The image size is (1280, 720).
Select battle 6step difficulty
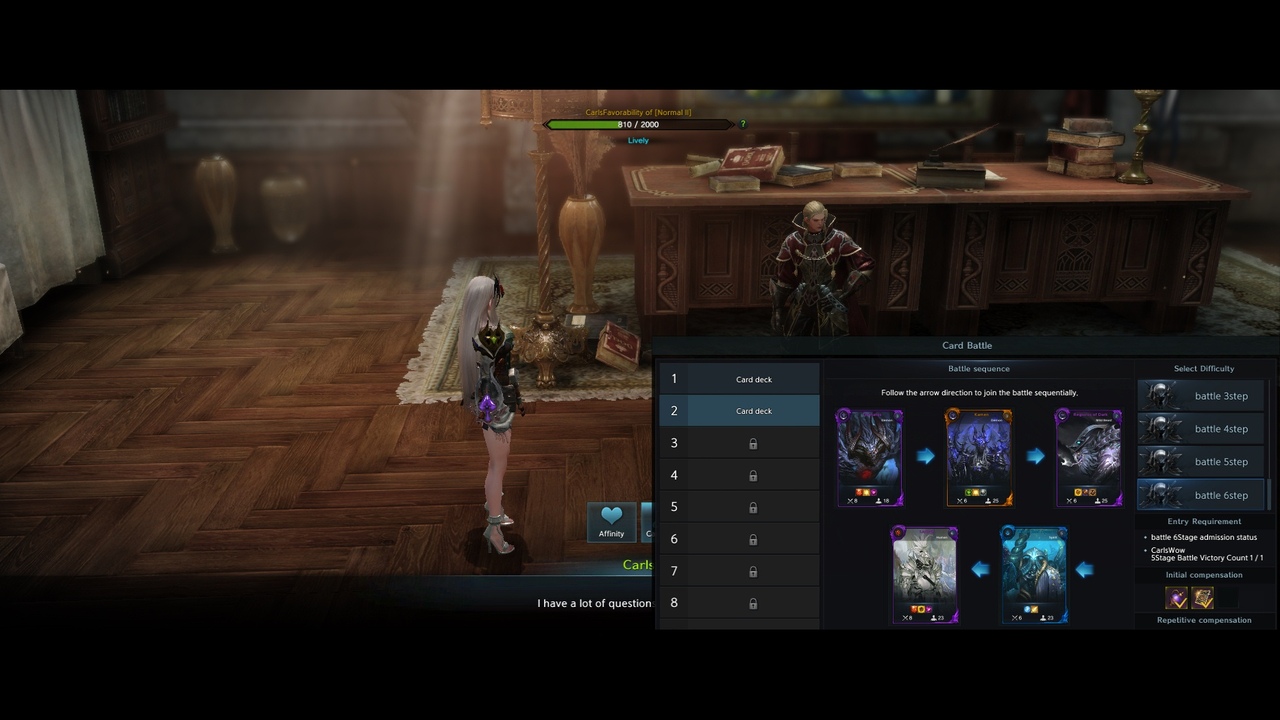1200,495
